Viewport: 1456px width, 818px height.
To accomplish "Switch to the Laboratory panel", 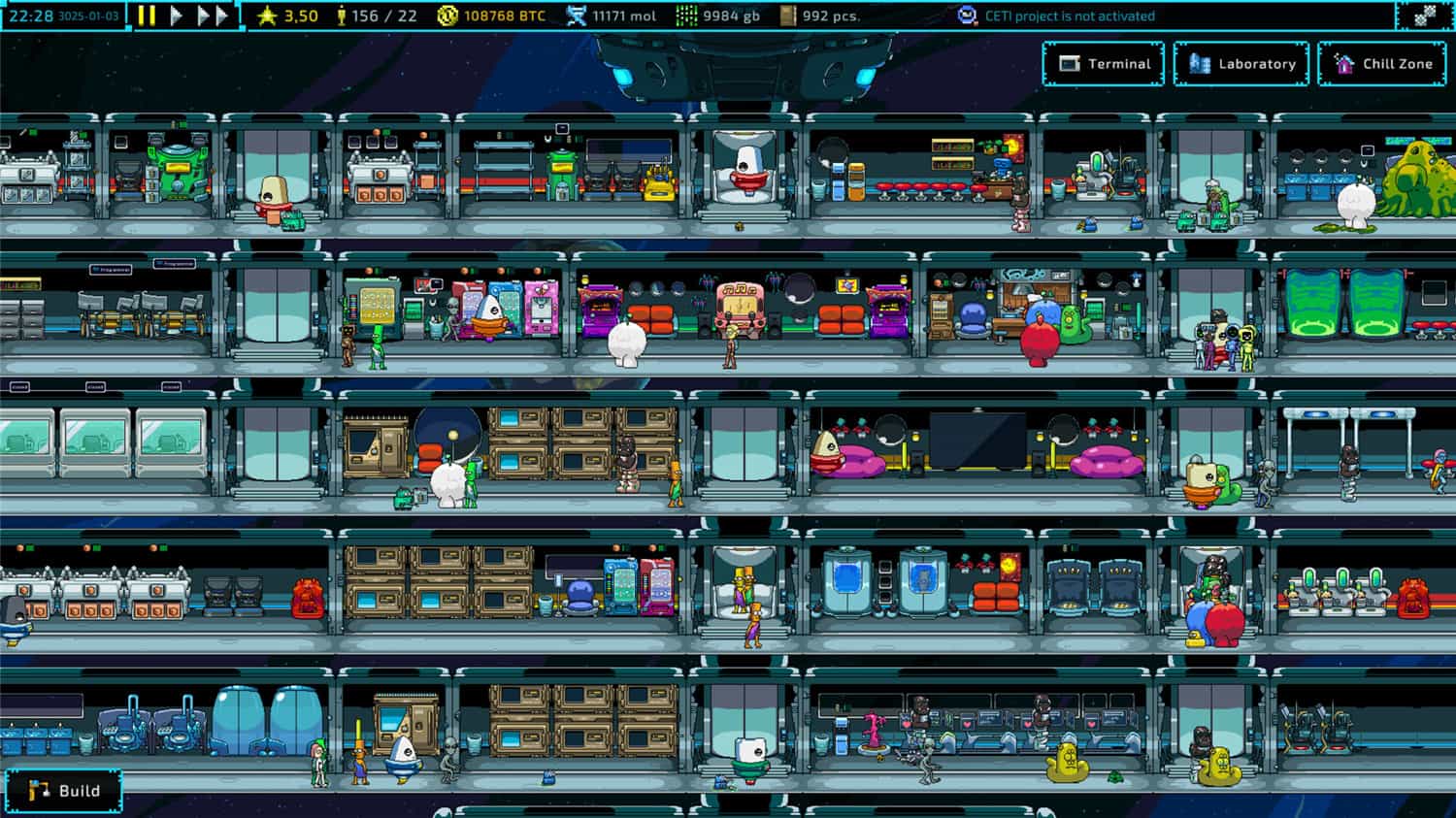I will (x=1241, y=63).
